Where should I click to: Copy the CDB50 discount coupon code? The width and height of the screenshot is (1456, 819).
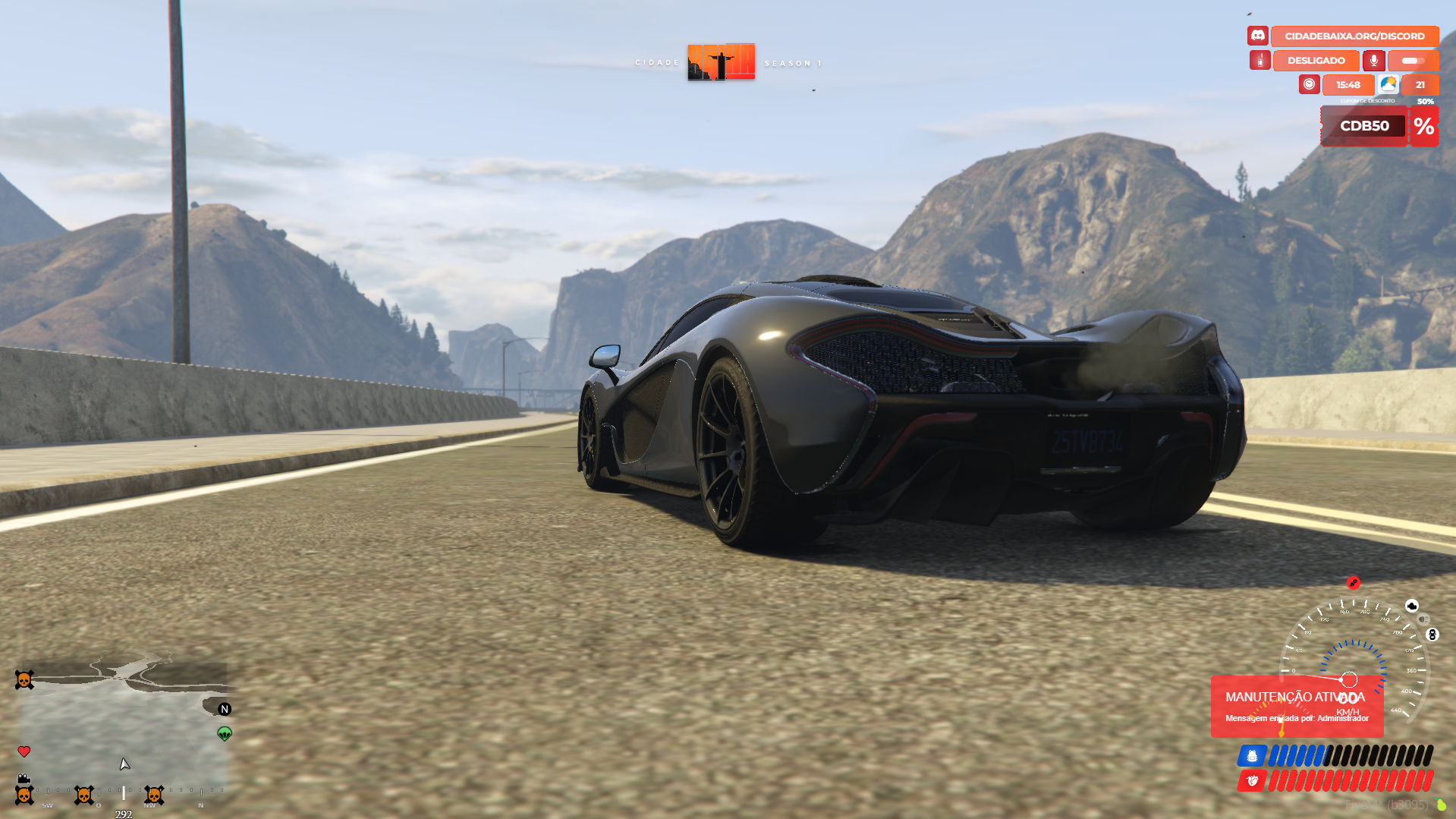pyautogui.click(x=1363, y=126)
